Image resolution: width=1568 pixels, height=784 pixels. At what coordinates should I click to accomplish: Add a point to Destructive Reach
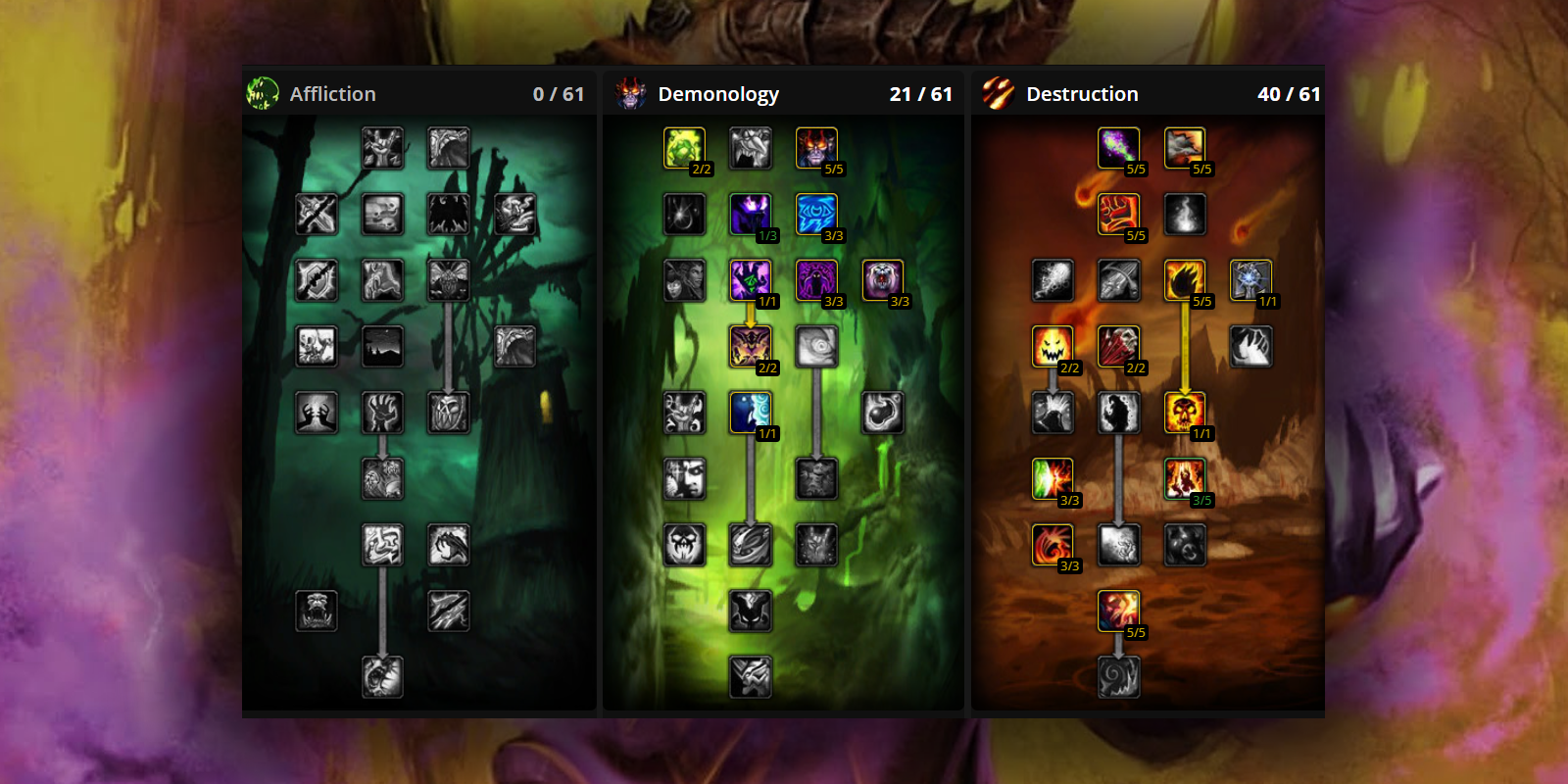(x=1118, y=346)
